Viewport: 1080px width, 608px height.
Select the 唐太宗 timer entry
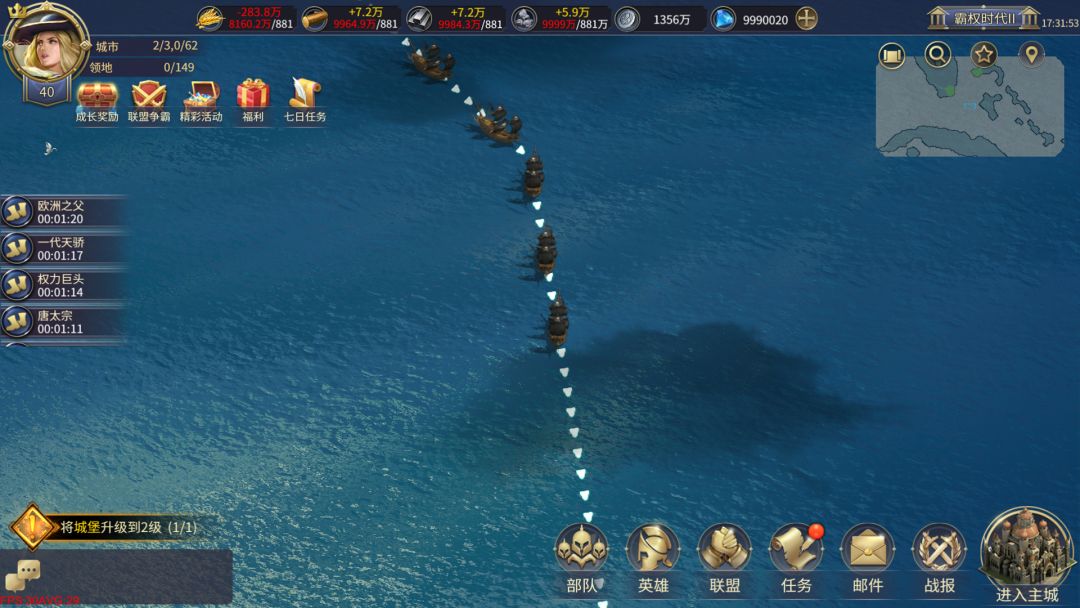(x=60, y=321)
